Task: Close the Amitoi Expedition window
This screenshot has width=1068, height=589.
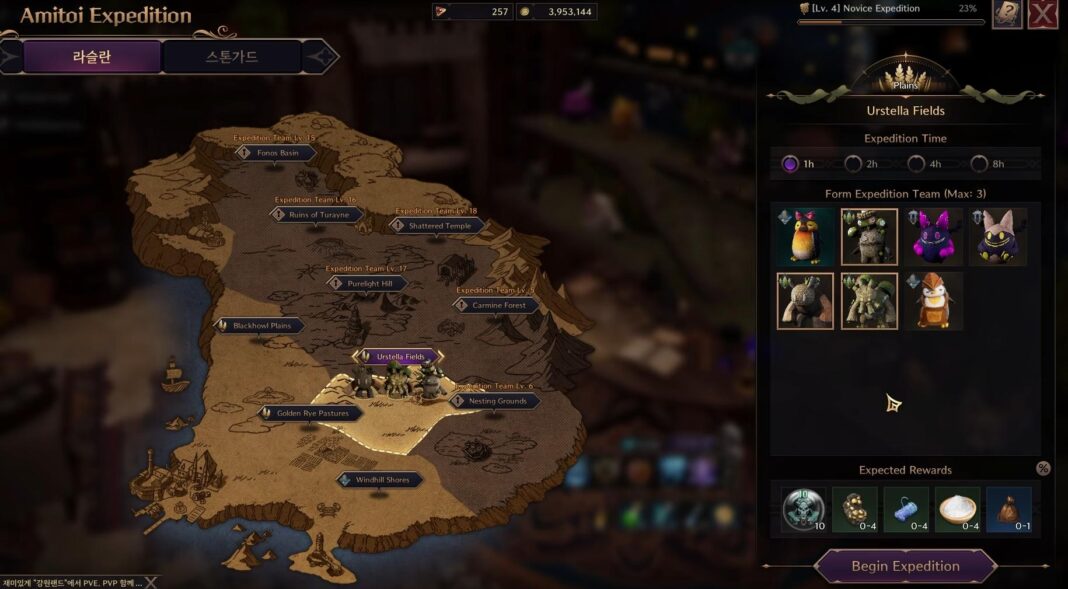Action: click(x=1043, y=14)
